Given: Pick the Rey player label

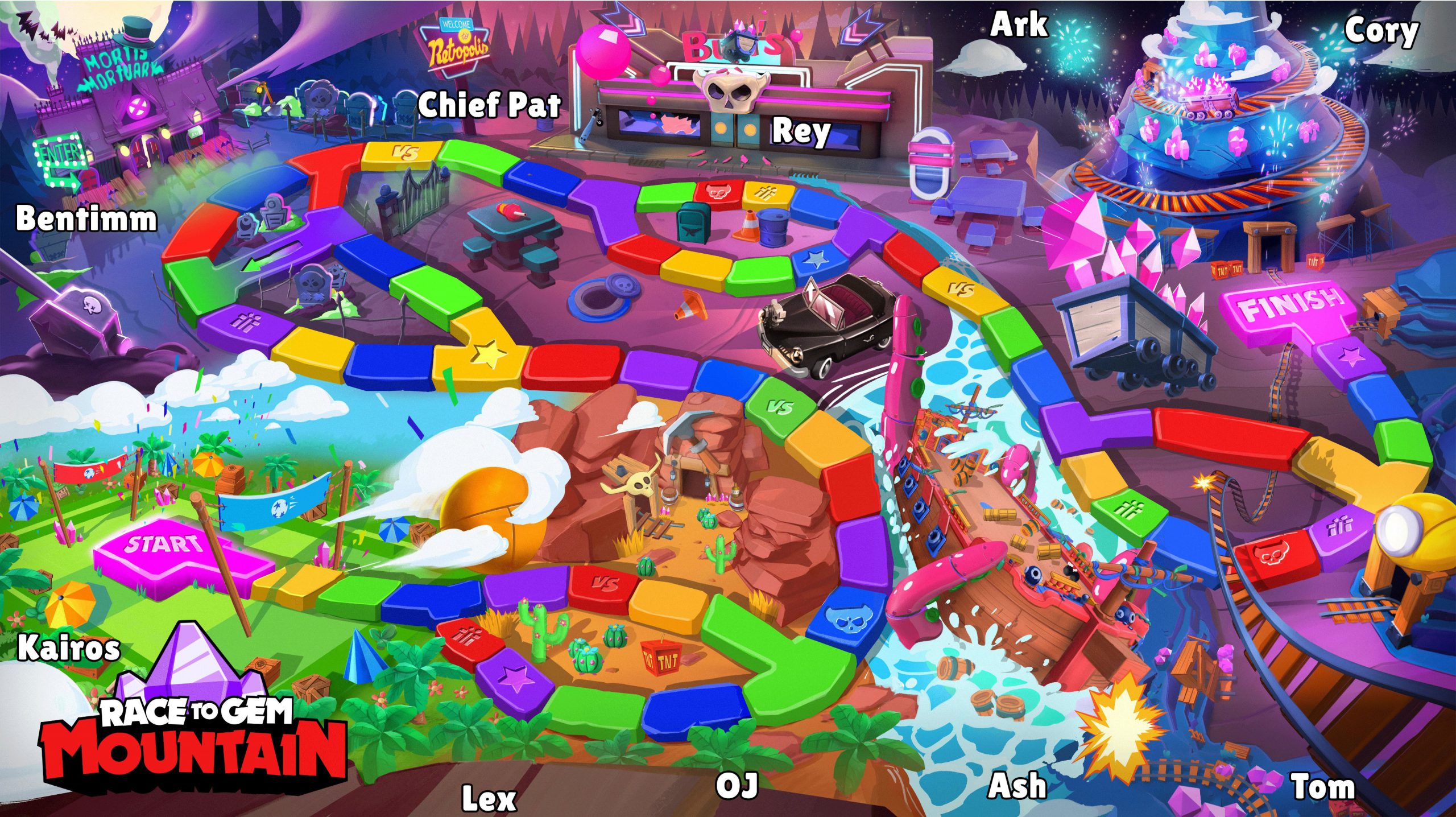Looking at the screenshot, I should click(x=801, y=133).
